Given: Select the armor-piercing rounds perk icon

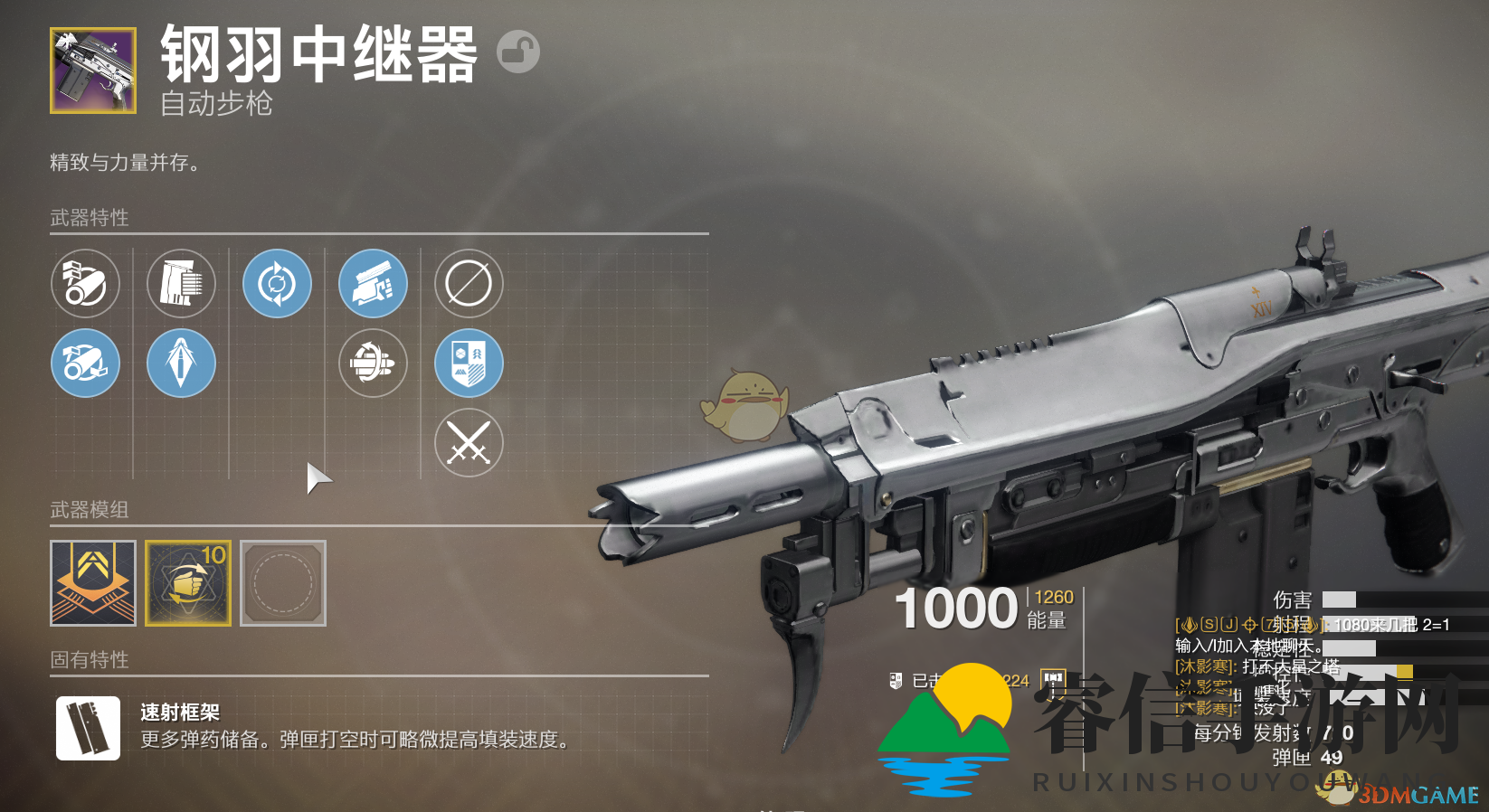Looking at the screenshot, I should point(374,364).
